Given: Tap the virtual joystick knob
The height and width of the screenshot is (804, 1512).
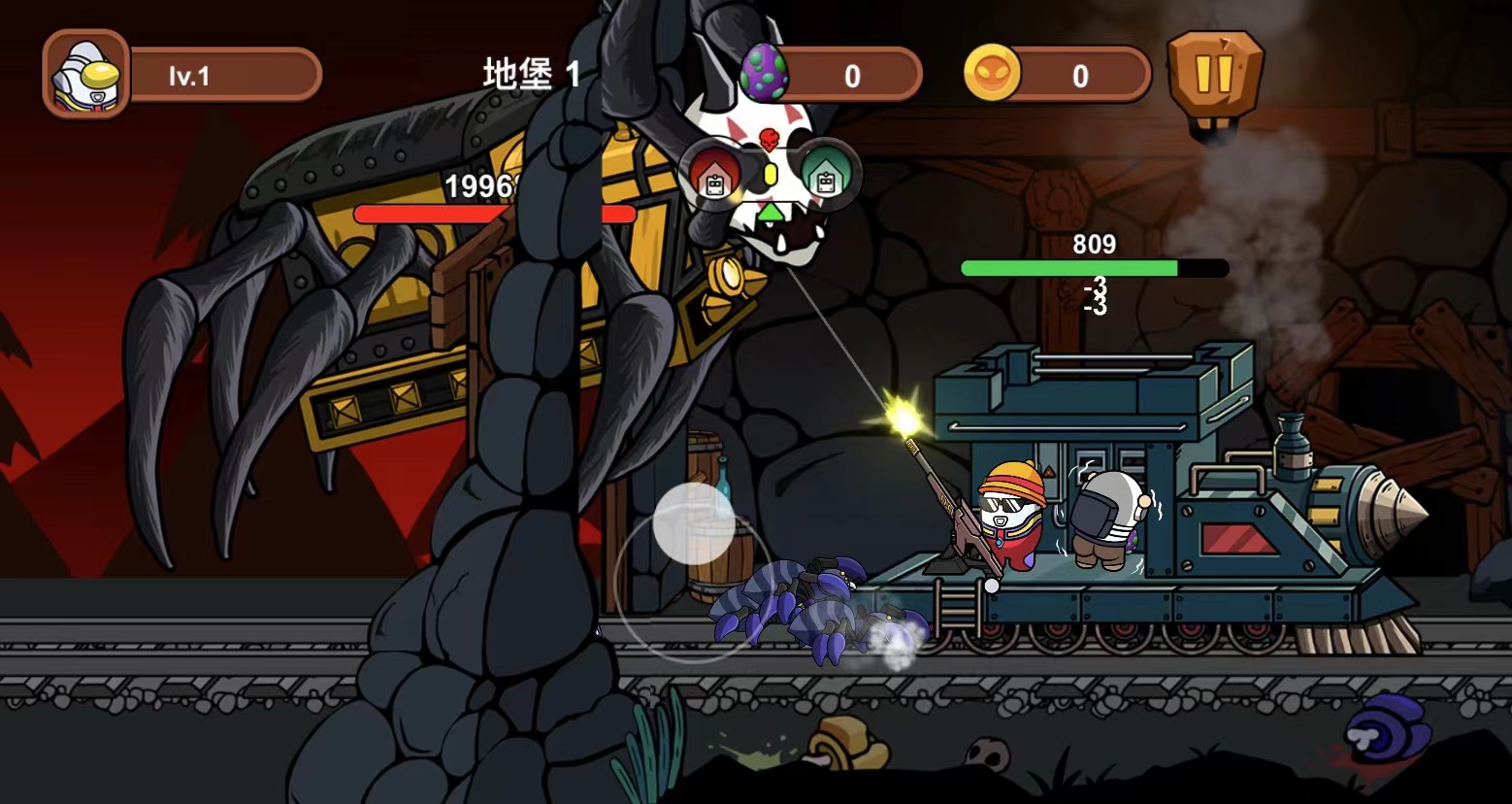Looking at the screenshot, I should (693, 523).
